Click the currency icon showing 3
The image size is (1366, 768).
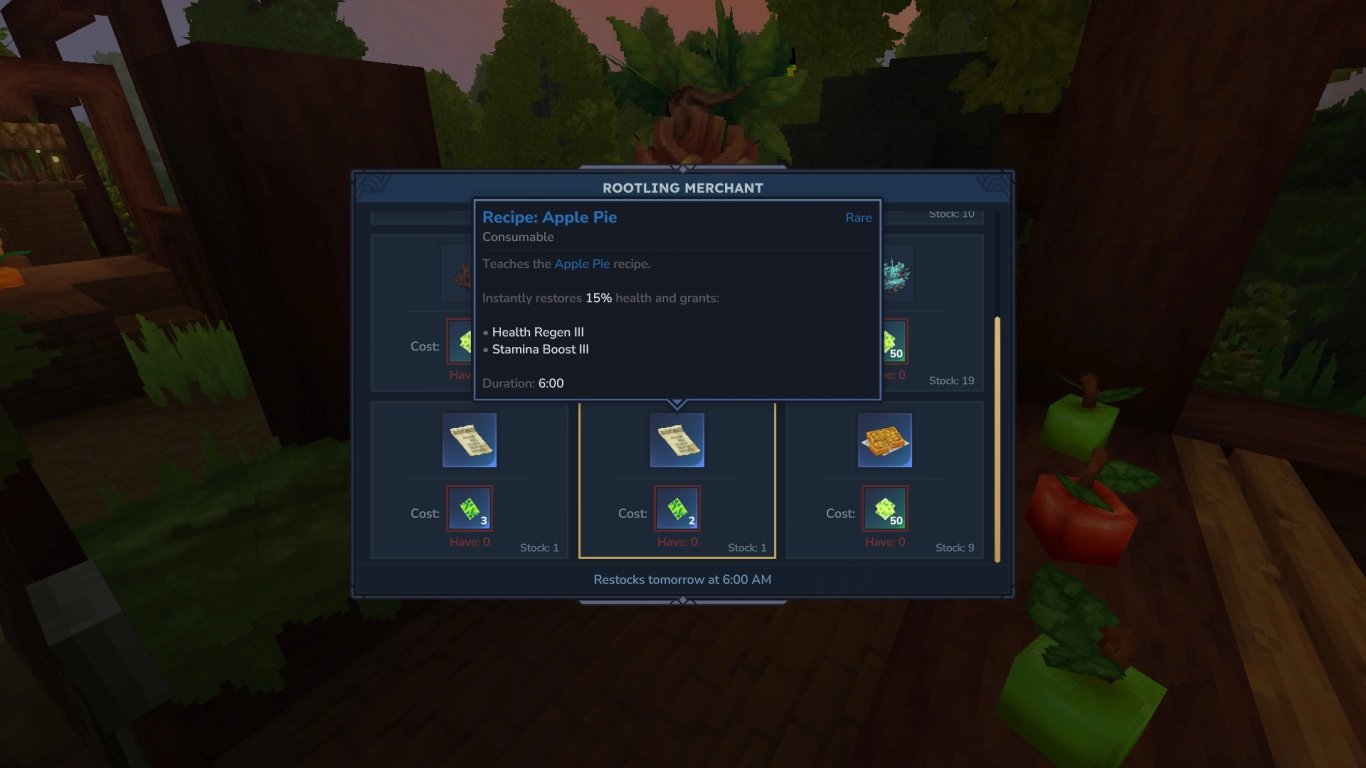point(469,508)
